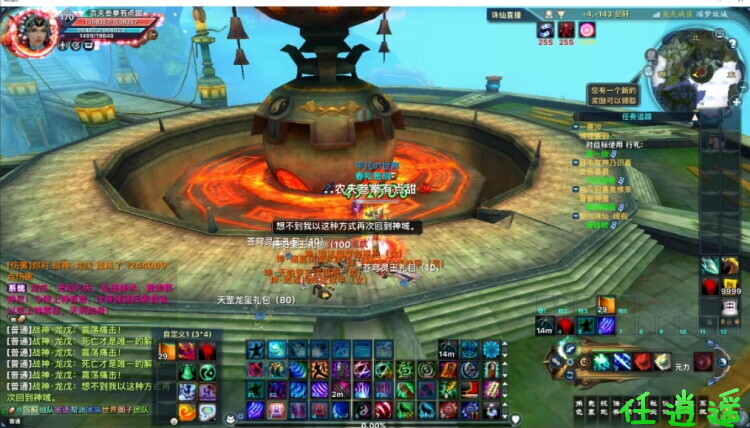Use the orange item with 29 count in custom panel
750x428 pixels.
(x=167, y=351)
